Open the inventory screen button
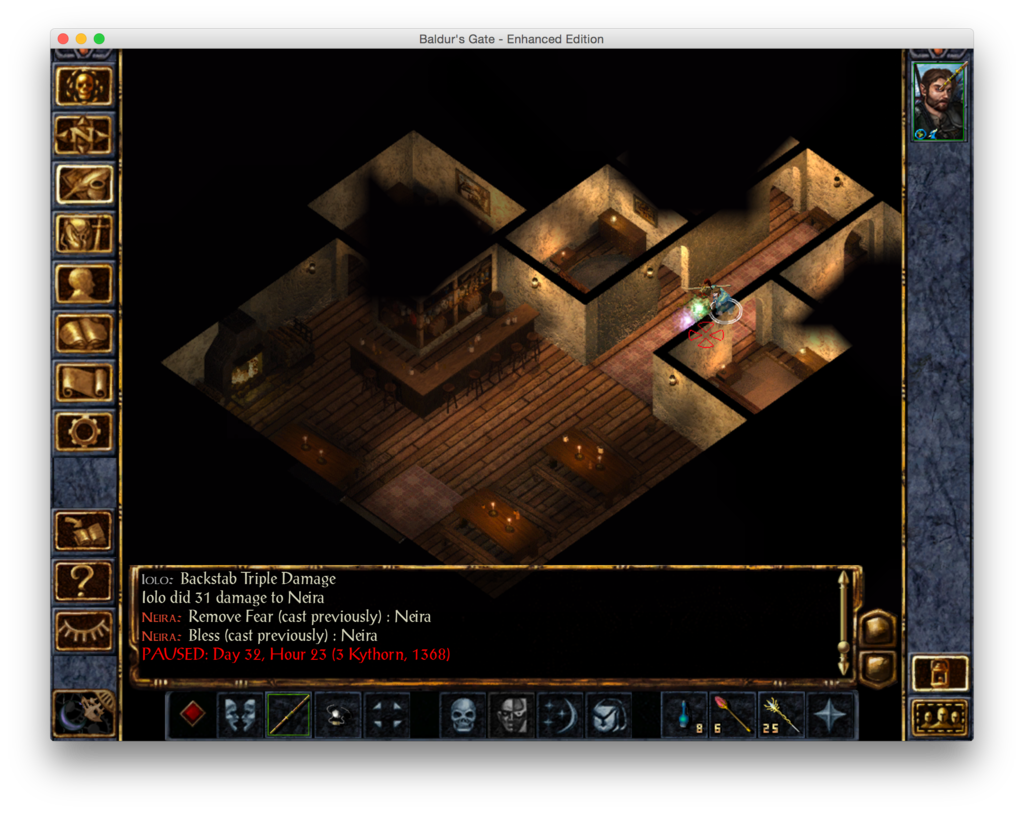This screenshot has height=813, width=1024. tap(84, 234)
